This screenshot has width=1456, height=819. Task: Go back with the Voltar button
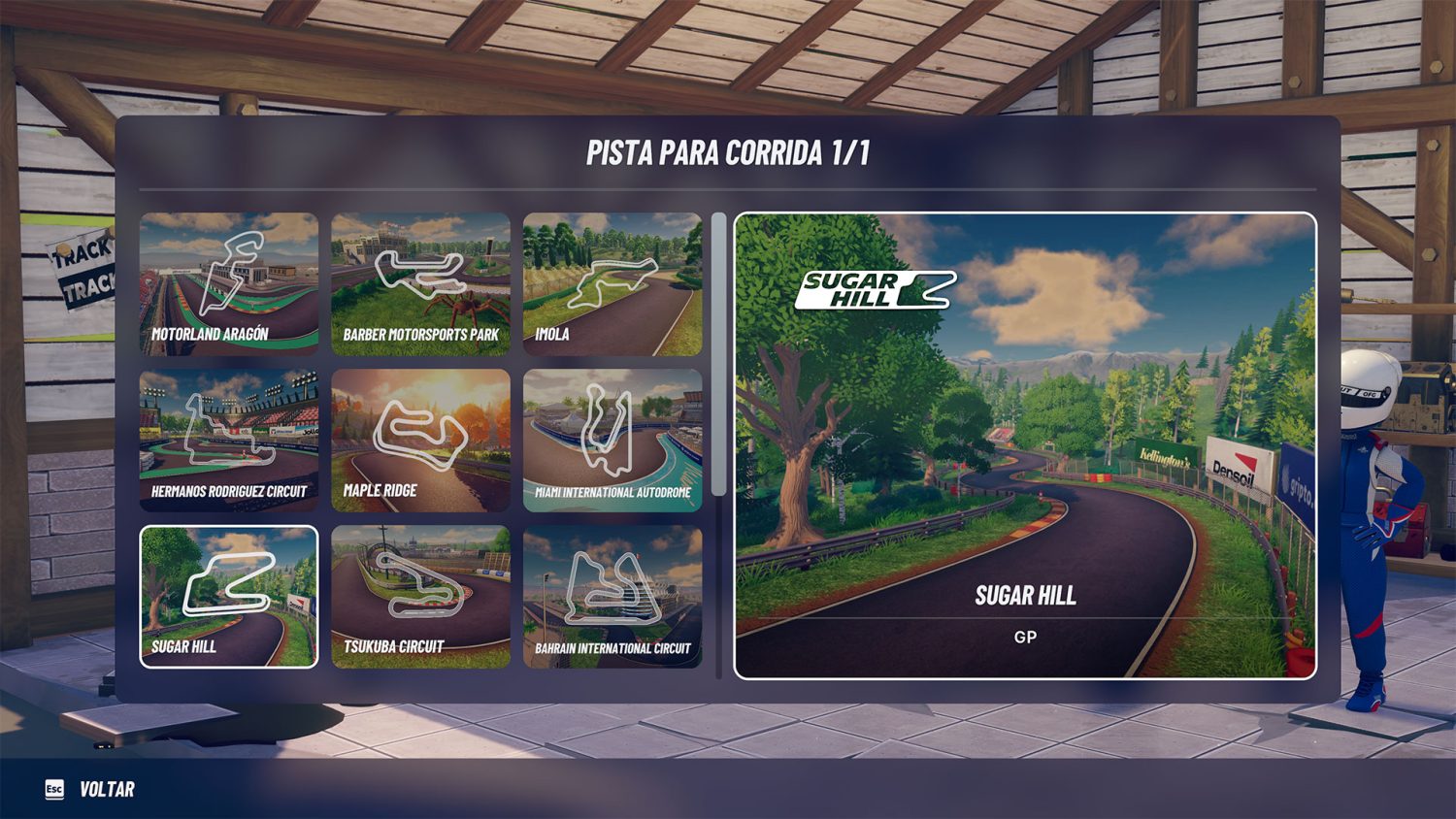90,789
